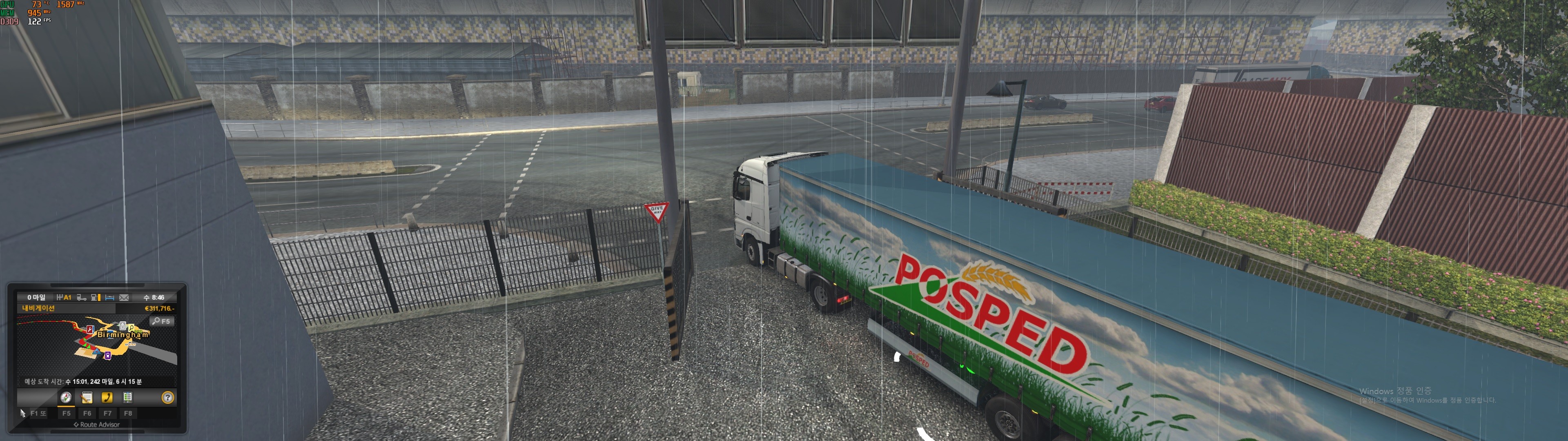
Task: Select the rest bed icon
Action: point(109,298)
